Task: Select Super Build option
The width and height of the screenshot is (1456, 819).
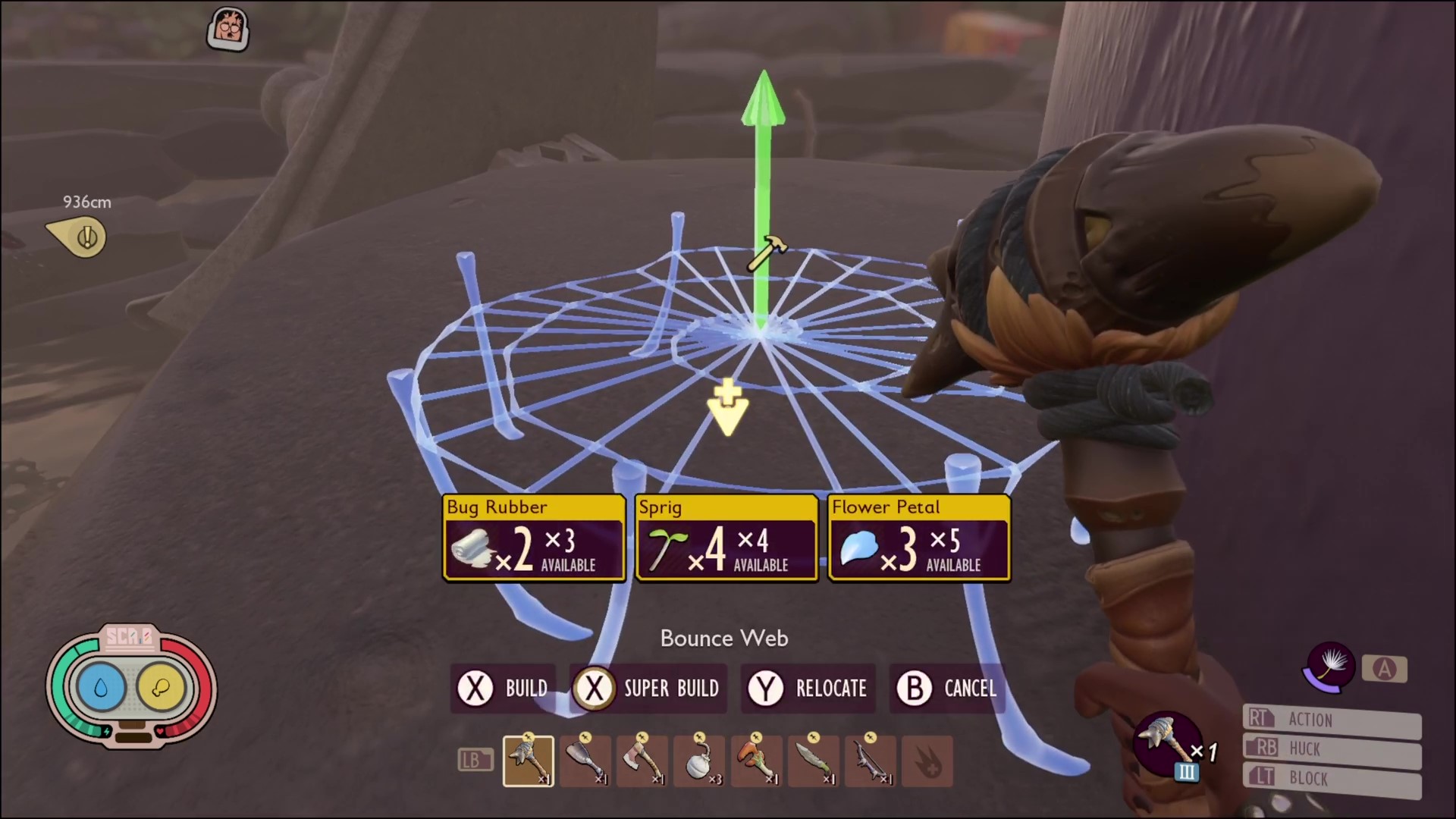Action: point(648,689)
